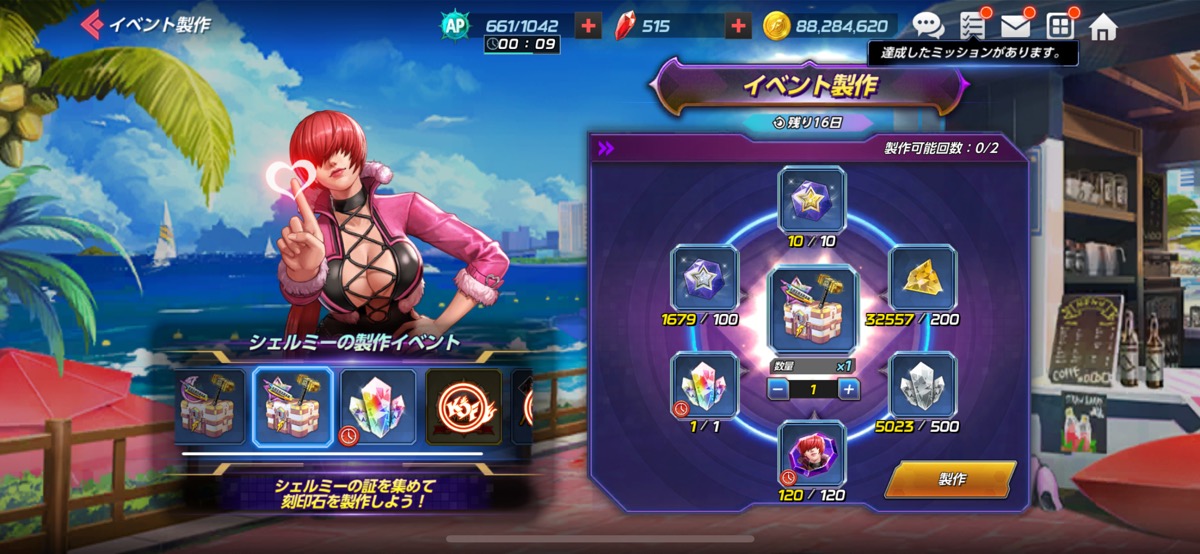View the center gift box crafting result
Image resolution: width=1200 pixels, height=554 pixels.
click(811, 310)
